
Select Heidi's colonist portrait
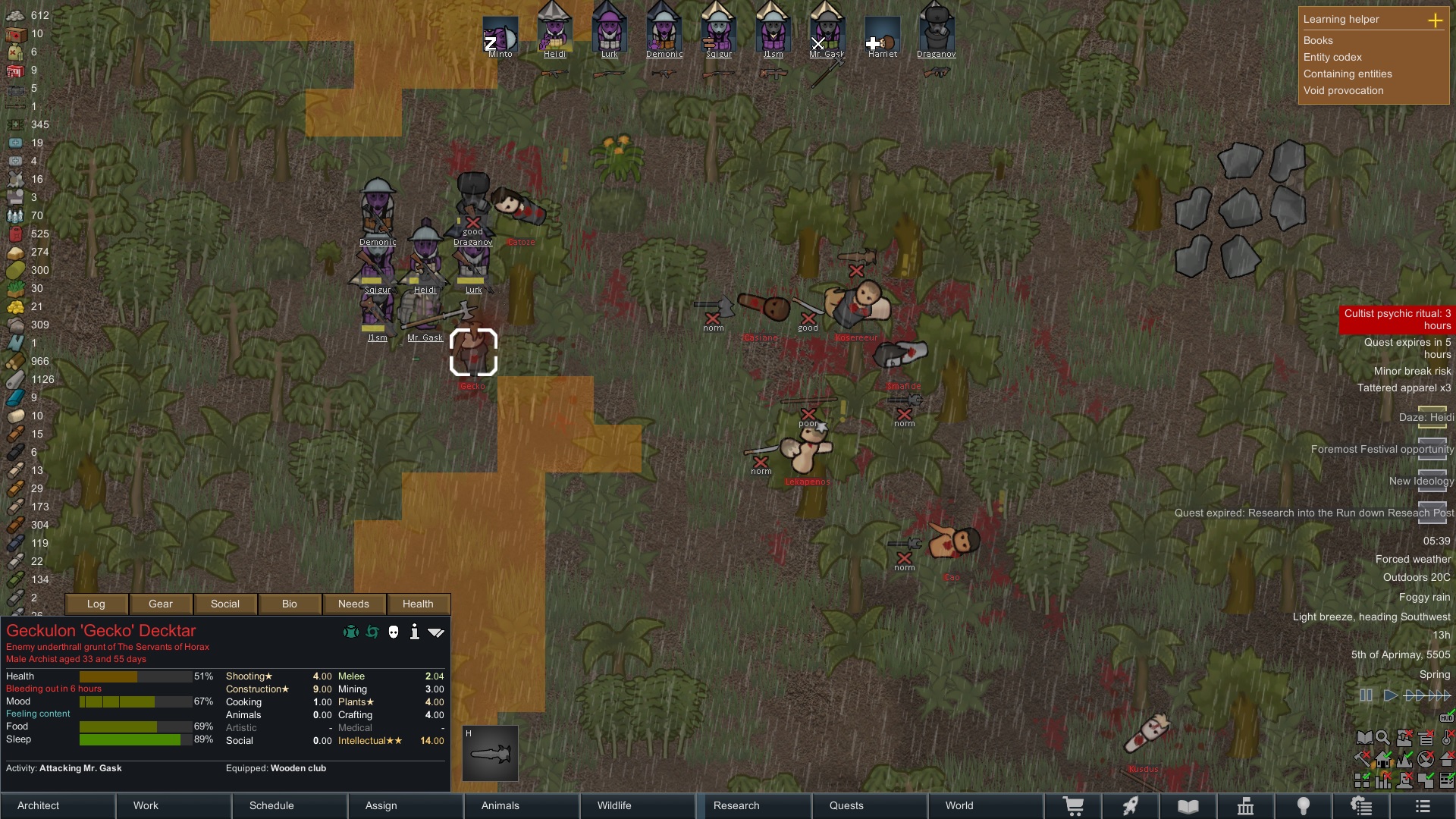(555, 30)
